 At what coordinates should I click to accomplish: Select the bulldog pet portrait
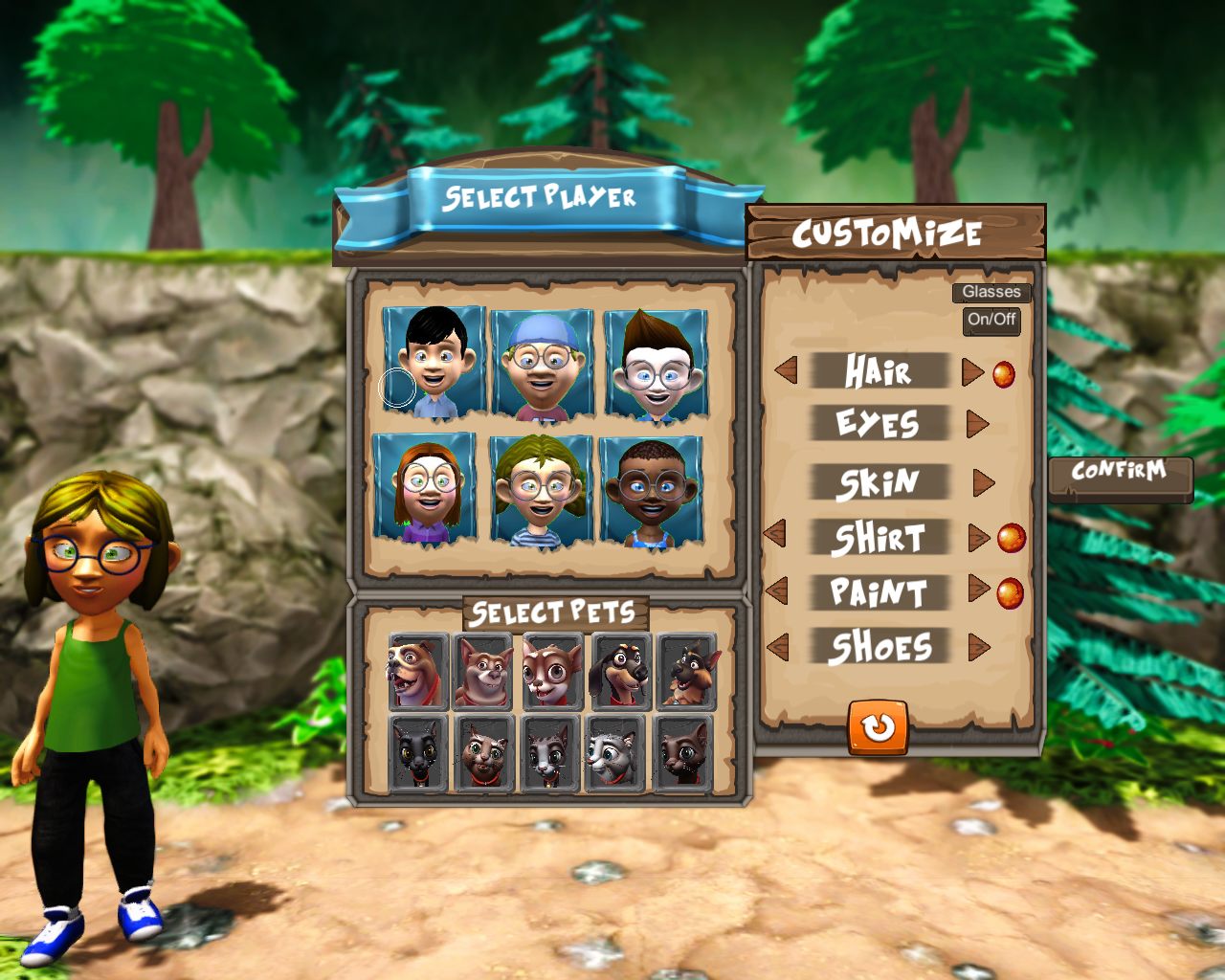click(418, 672)
